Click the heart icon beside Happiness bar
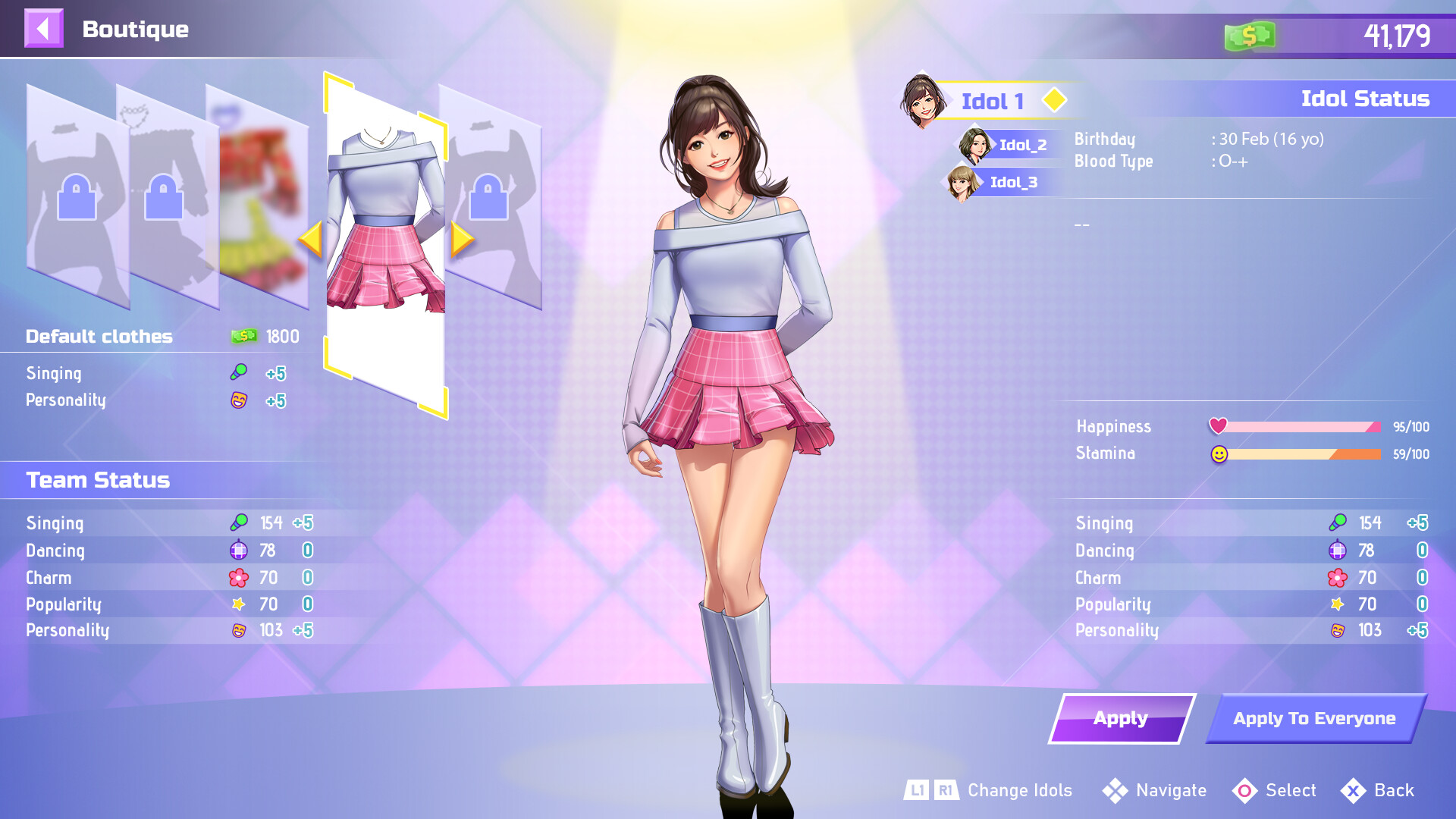 (x=1219, y=426)
